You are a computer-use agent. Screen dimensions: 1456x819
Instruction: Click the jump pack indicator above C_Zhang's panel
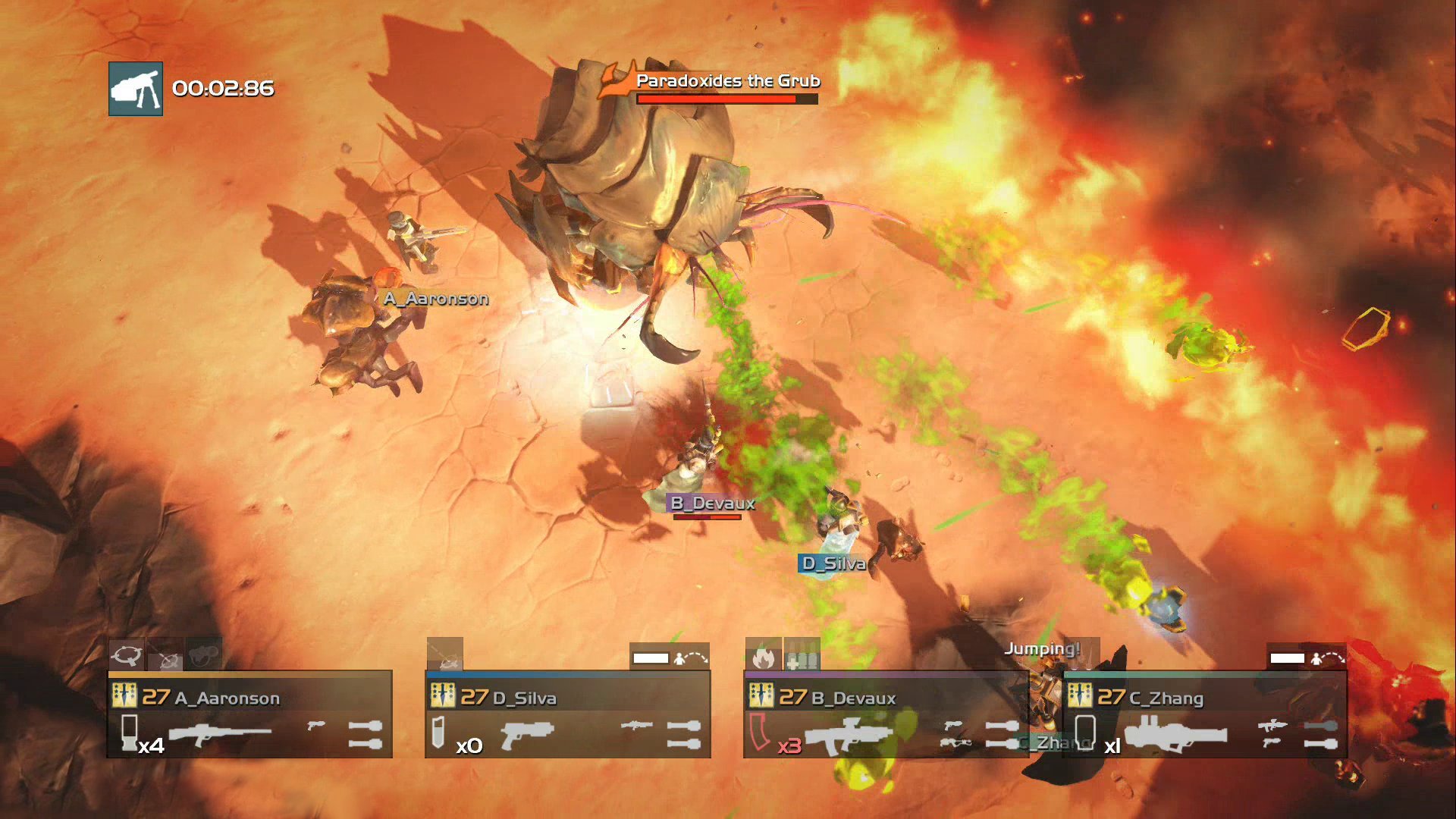pos(1307,657)
